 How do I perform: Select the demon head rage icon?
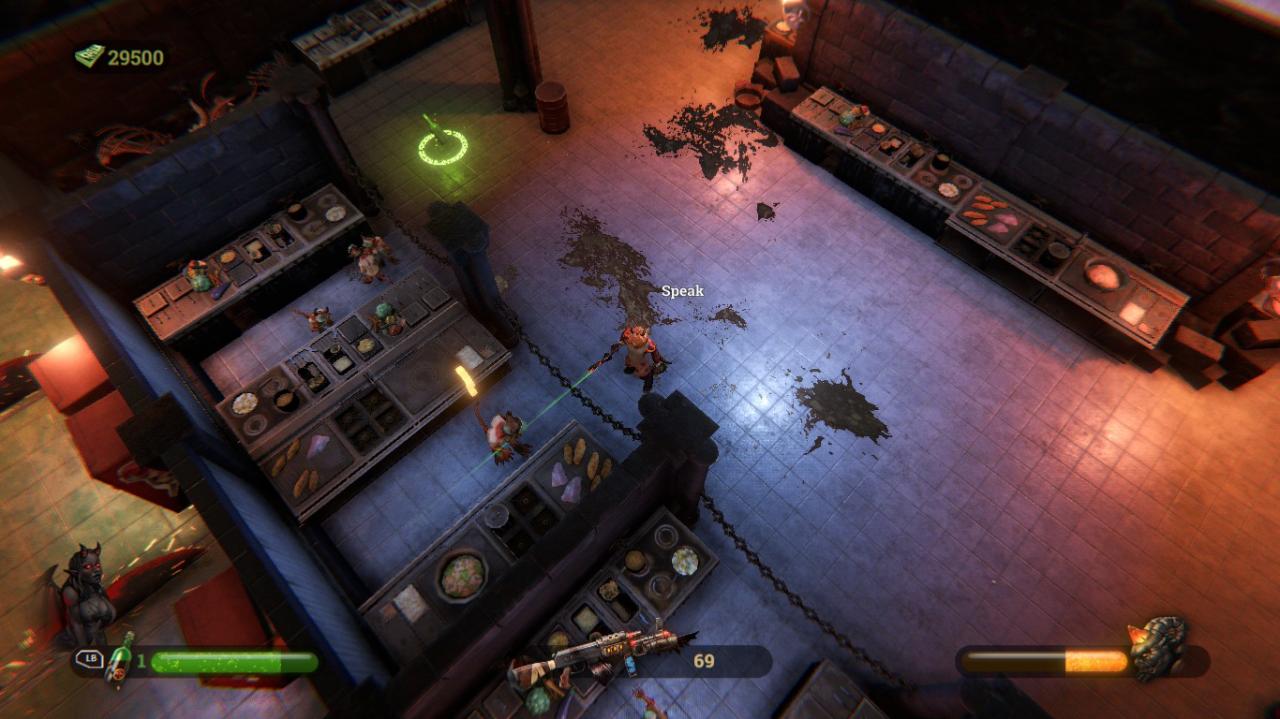click(1159, 647)
